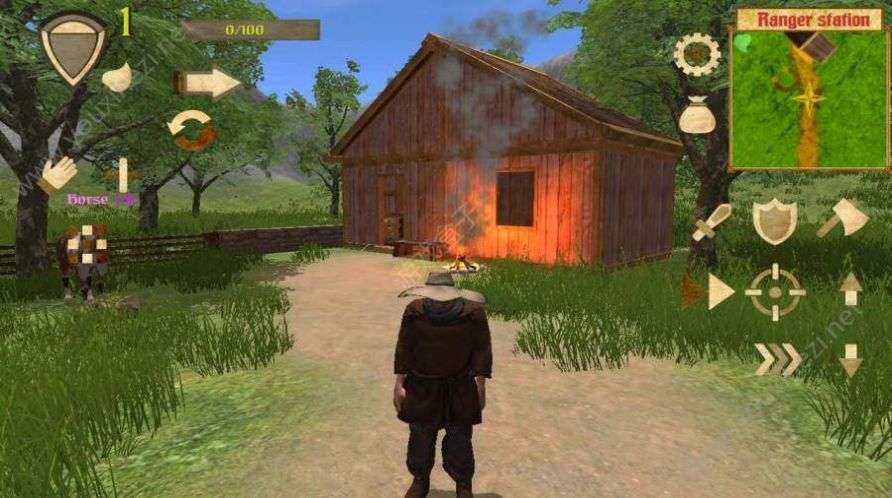Choose the axe weapon icon
Image resolution: width=892 pixels, height=498 pixels.
(x=842, y=218)
